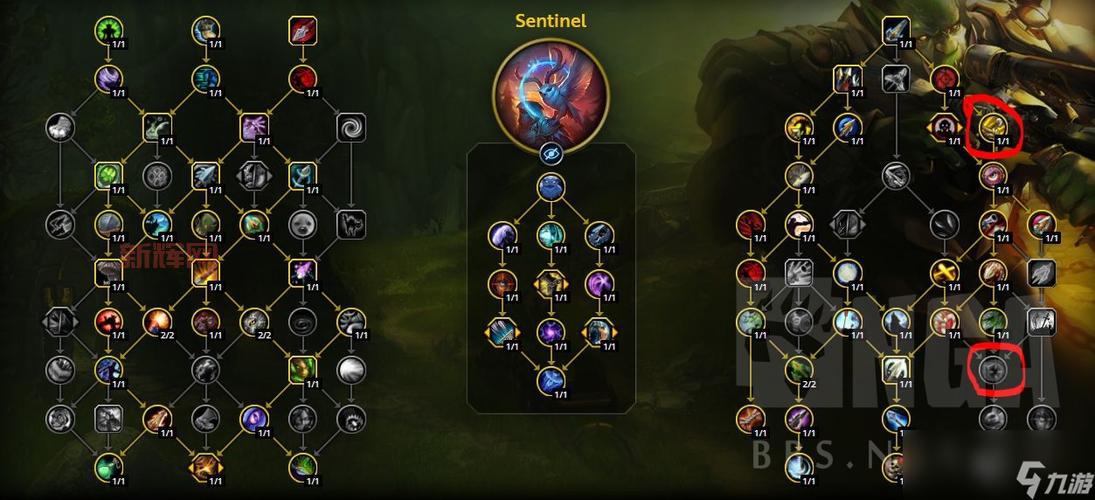Screen dimensions: 1095x500
Task: Click the red square arrow talent node
Action: coord(302,30)
